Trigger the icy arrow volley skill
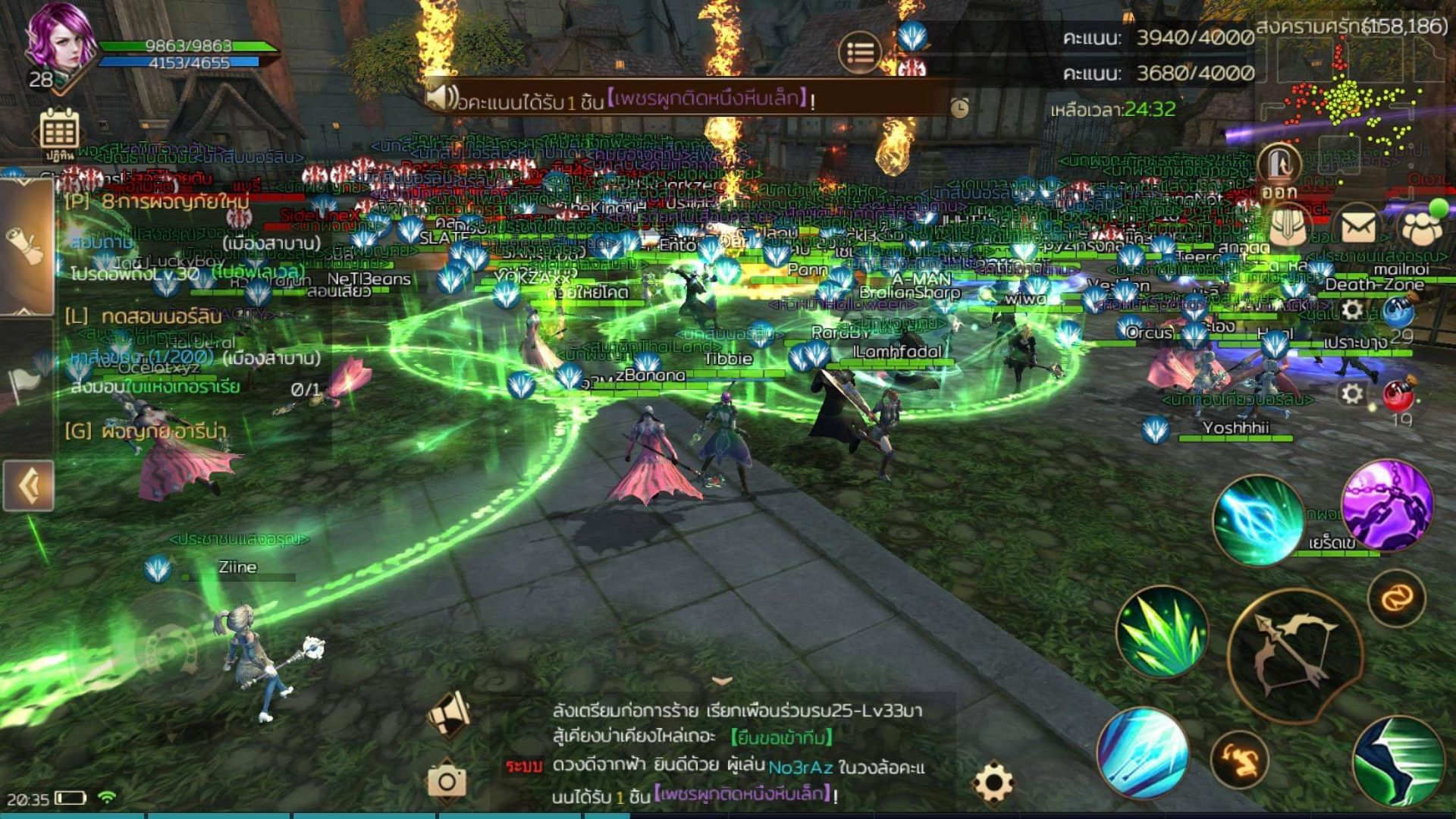Screen dimensions: 1456x819 point(1143,752)
